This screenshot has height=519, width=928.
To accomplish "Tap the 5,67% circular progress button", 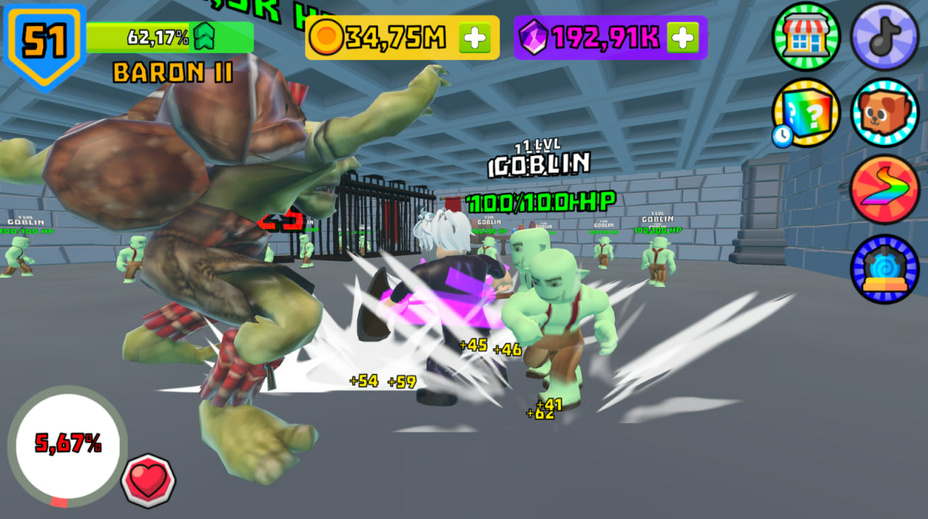I will point(67,444).
